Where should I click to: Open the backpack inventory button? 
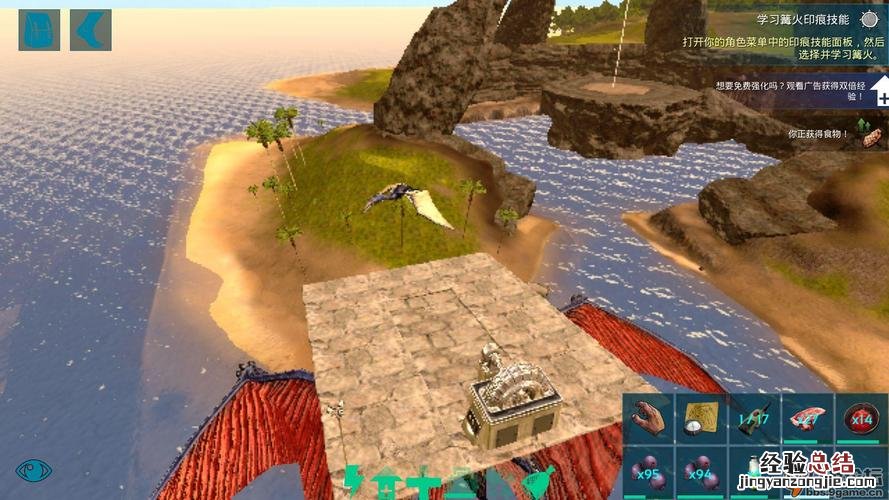coord(39,30)
